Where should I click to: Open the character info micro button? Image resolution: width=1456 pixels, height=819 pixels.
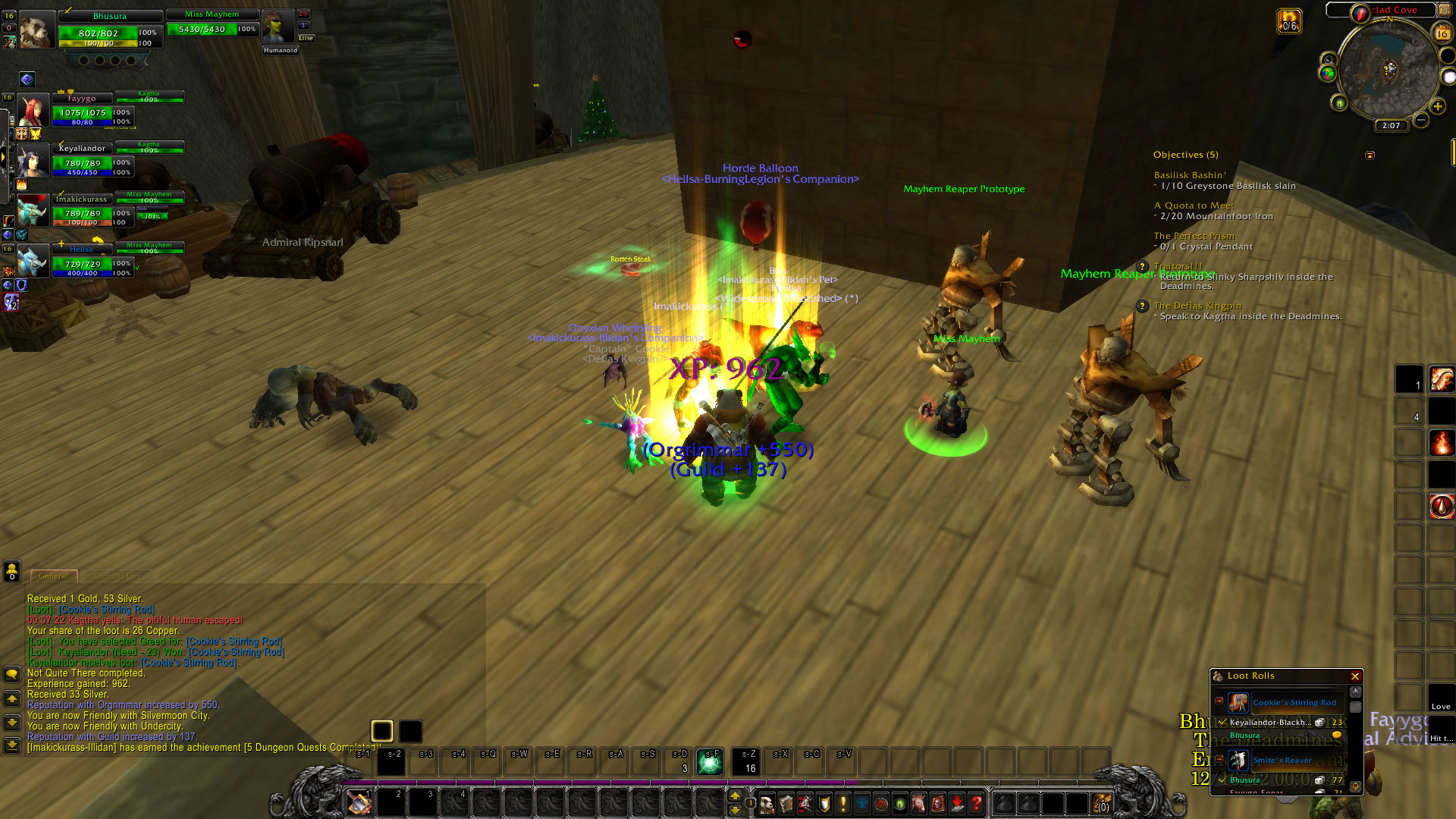coord(767,802)
